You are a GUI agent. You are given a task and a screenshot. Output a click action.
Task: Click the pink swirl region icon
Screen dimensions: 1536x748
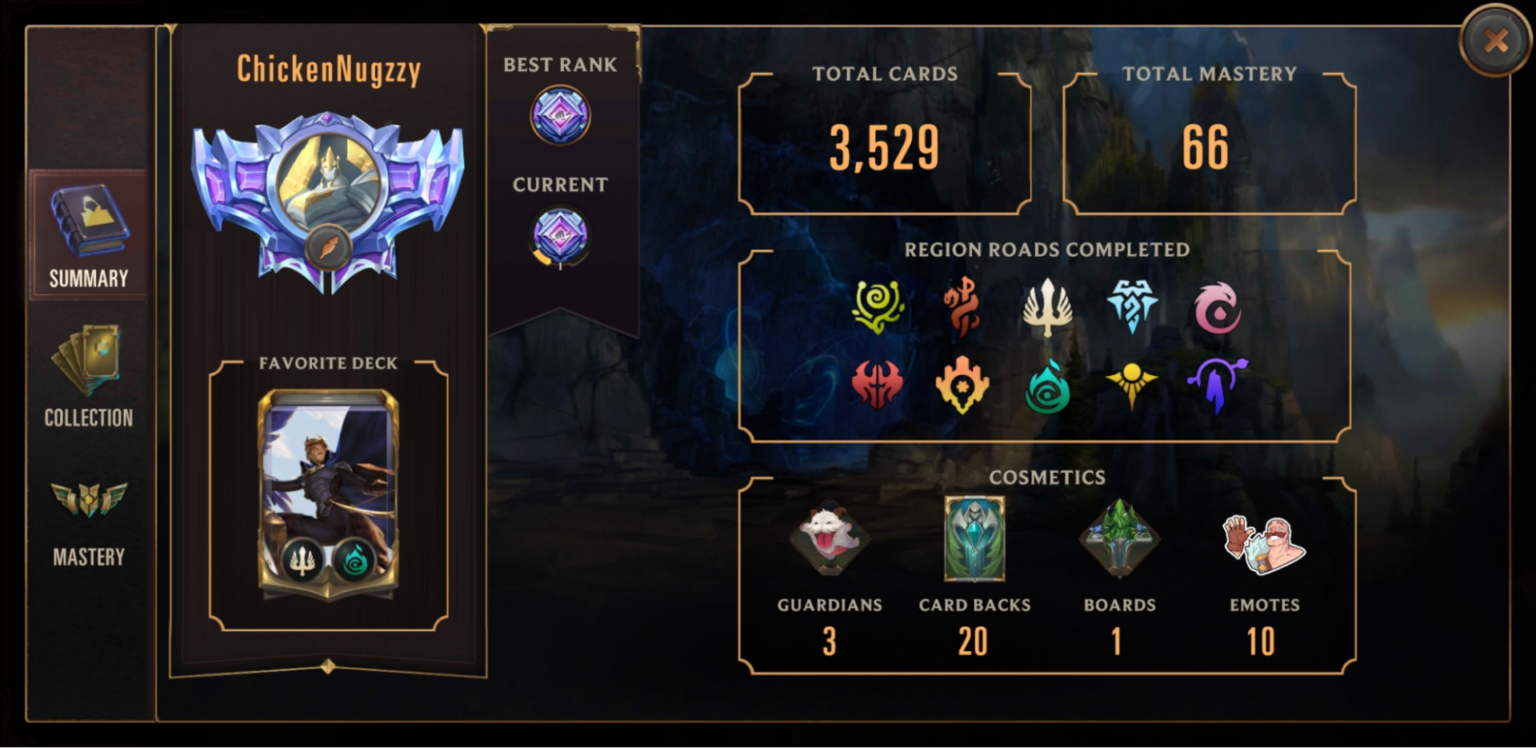click(x=1217, y=308)
